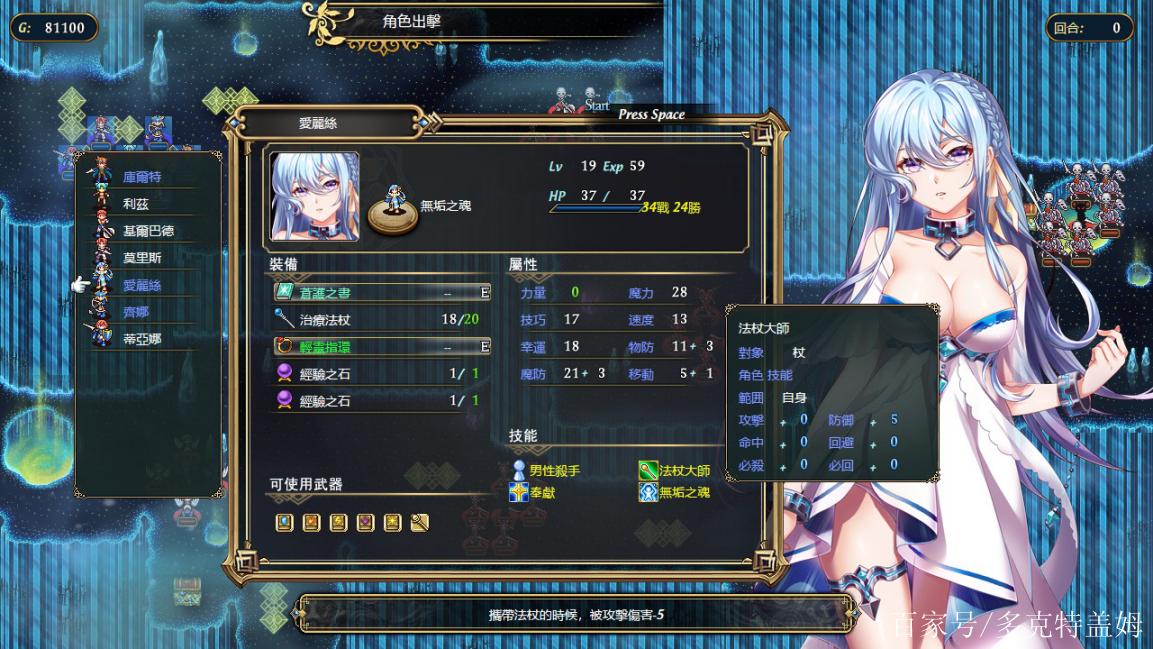Click 愛麗絲's face portrait
Screen dimensions: 1153x649
[x=315, y=196]
